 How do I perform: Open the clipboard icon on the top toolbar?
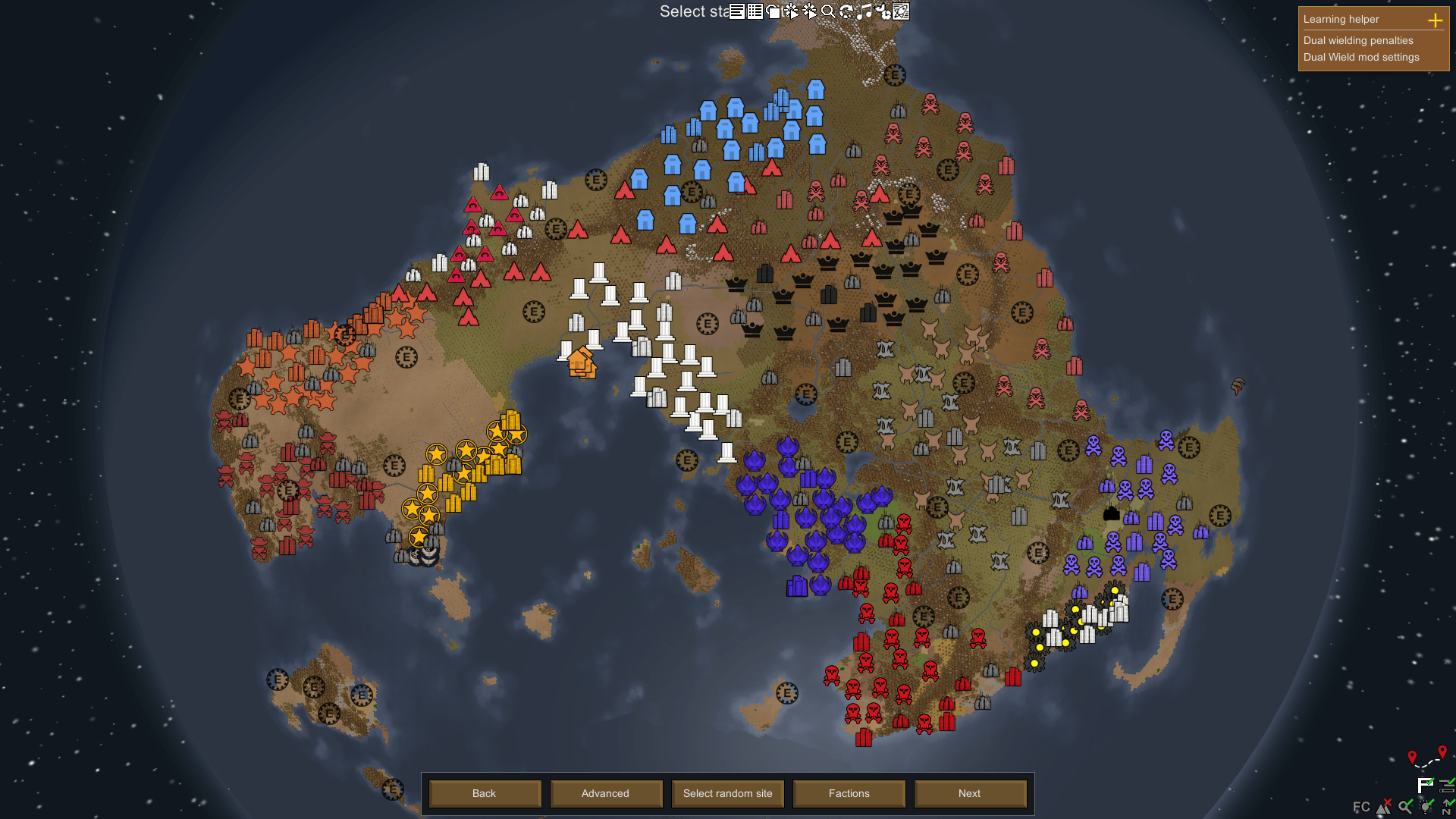coord(773,11)
